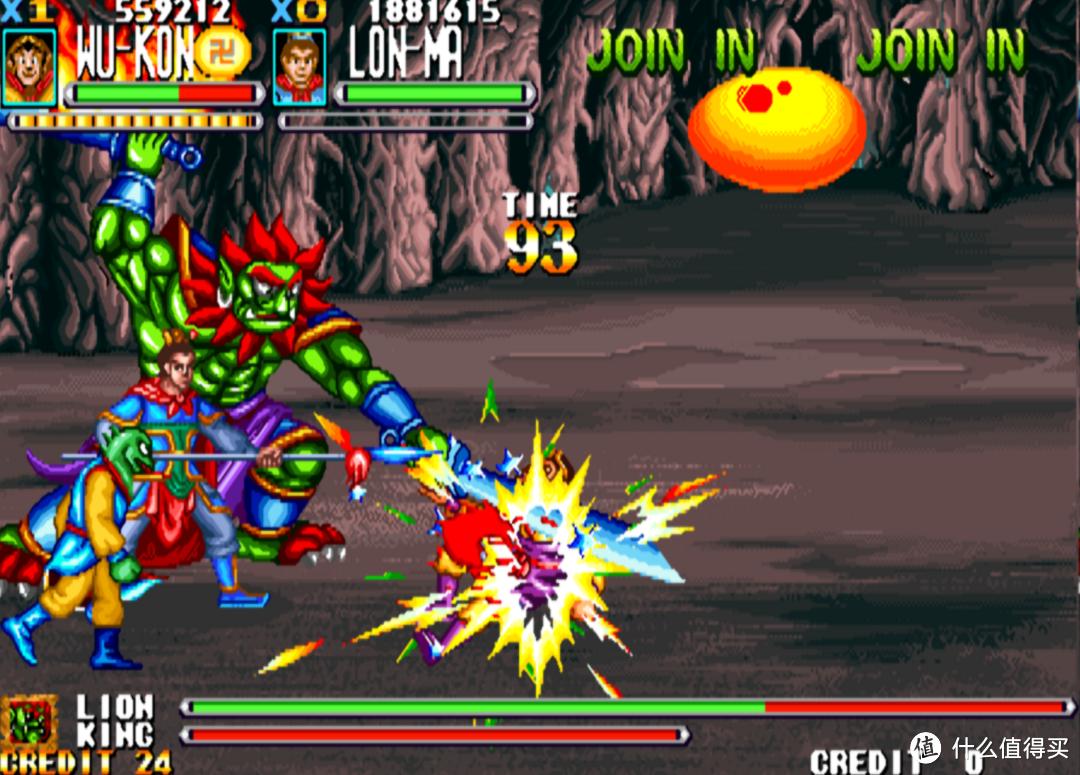Select Lon-Ma's player portrait
The width and height of the screenshot is (1080, 775).
(299, 66)
